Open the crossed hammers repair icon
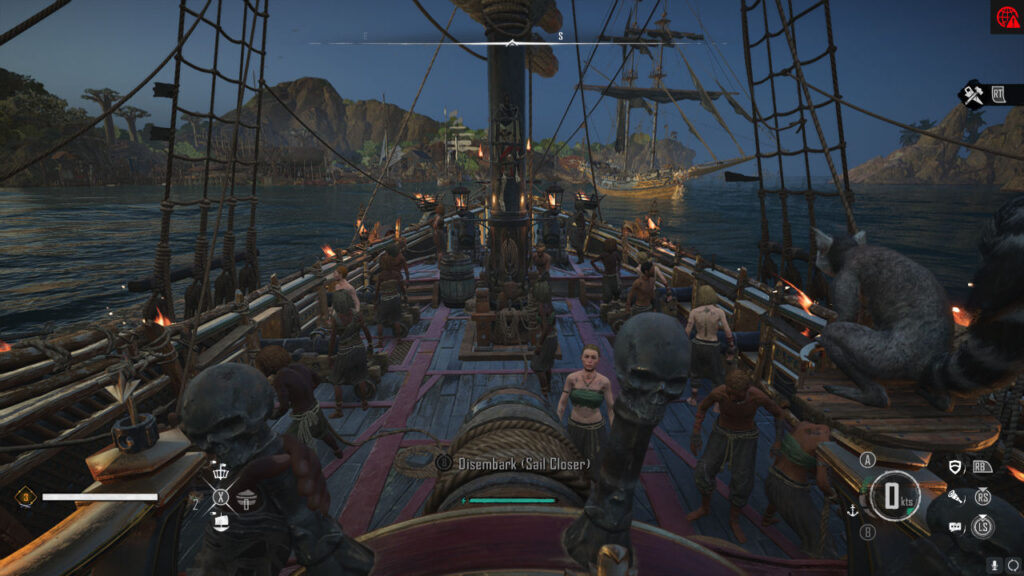Screen dimensions: 1024x576 (971, 95)
